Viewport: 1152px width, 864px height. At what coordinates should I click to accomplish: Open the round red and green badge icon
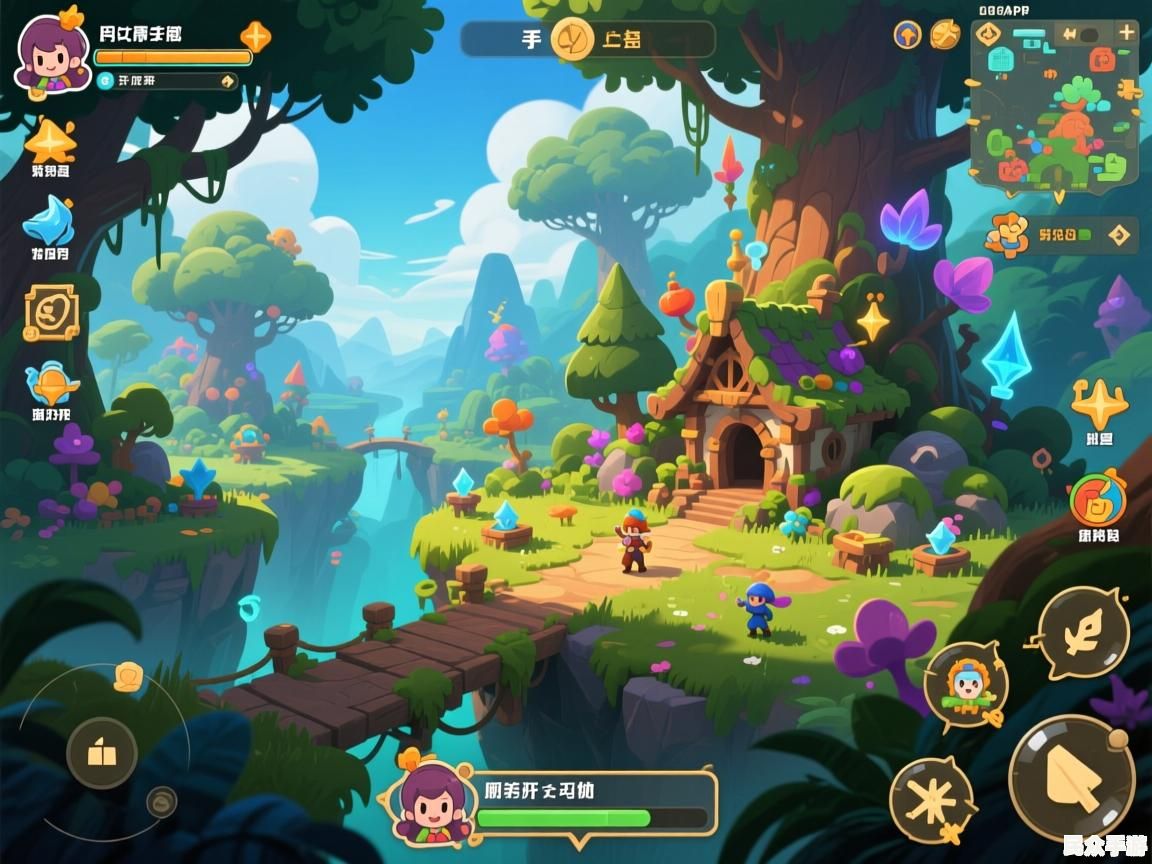pos(1097,500)
